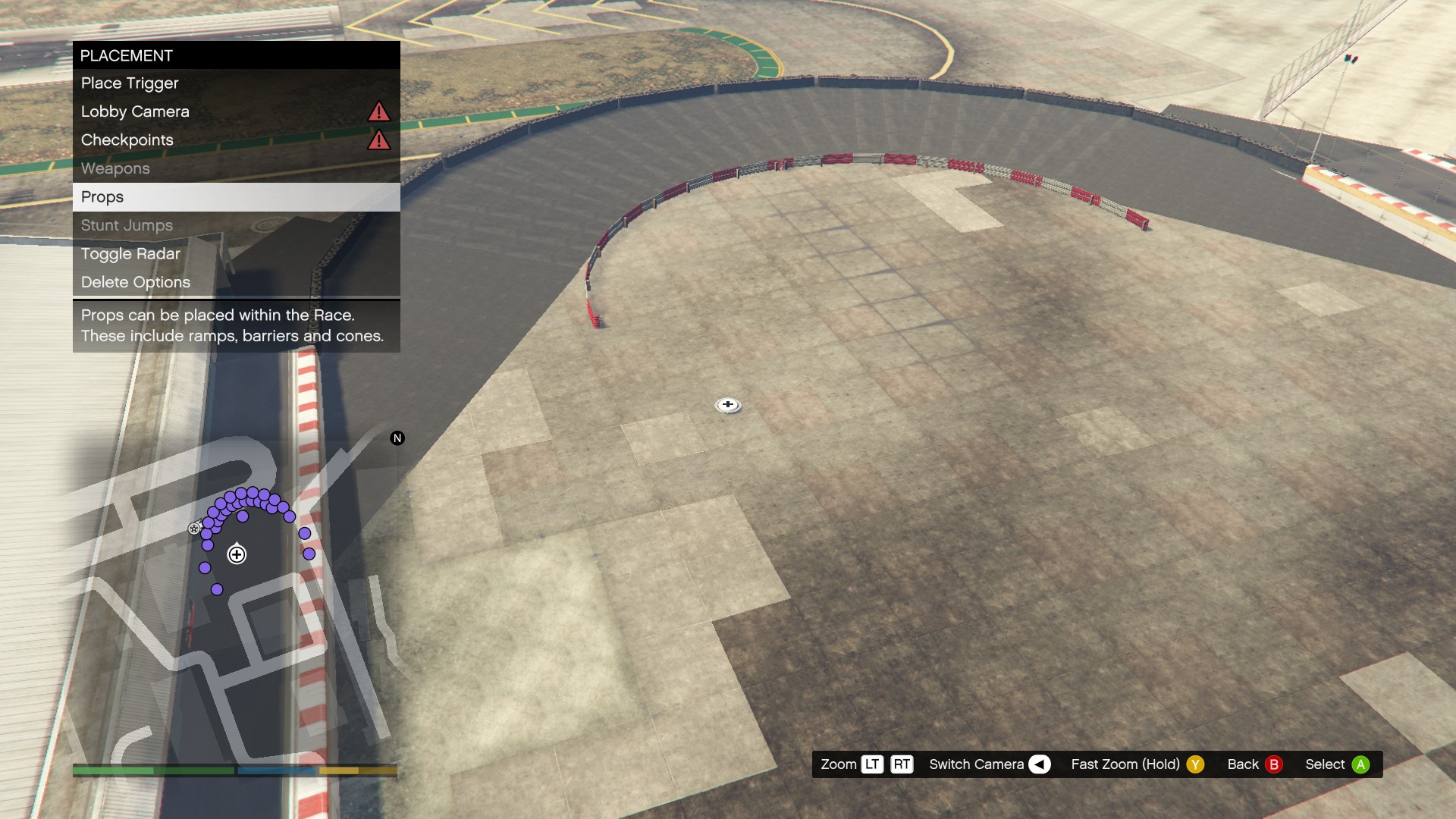Click the warning icon beside Checkpoints
1456x819 pixels.
click(378, 140)
